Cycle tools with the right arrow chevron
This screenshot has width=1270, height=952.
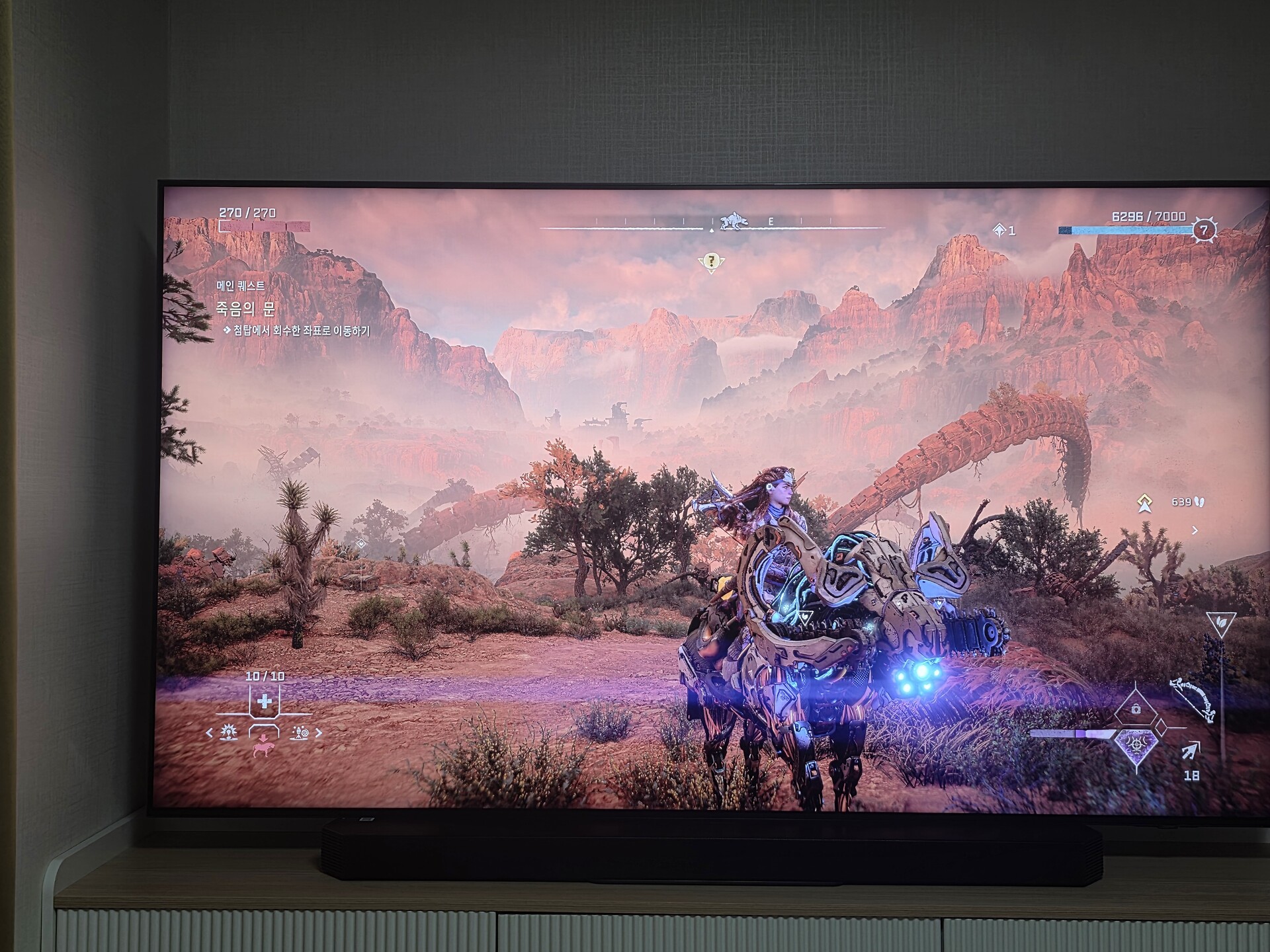point(319,733)
